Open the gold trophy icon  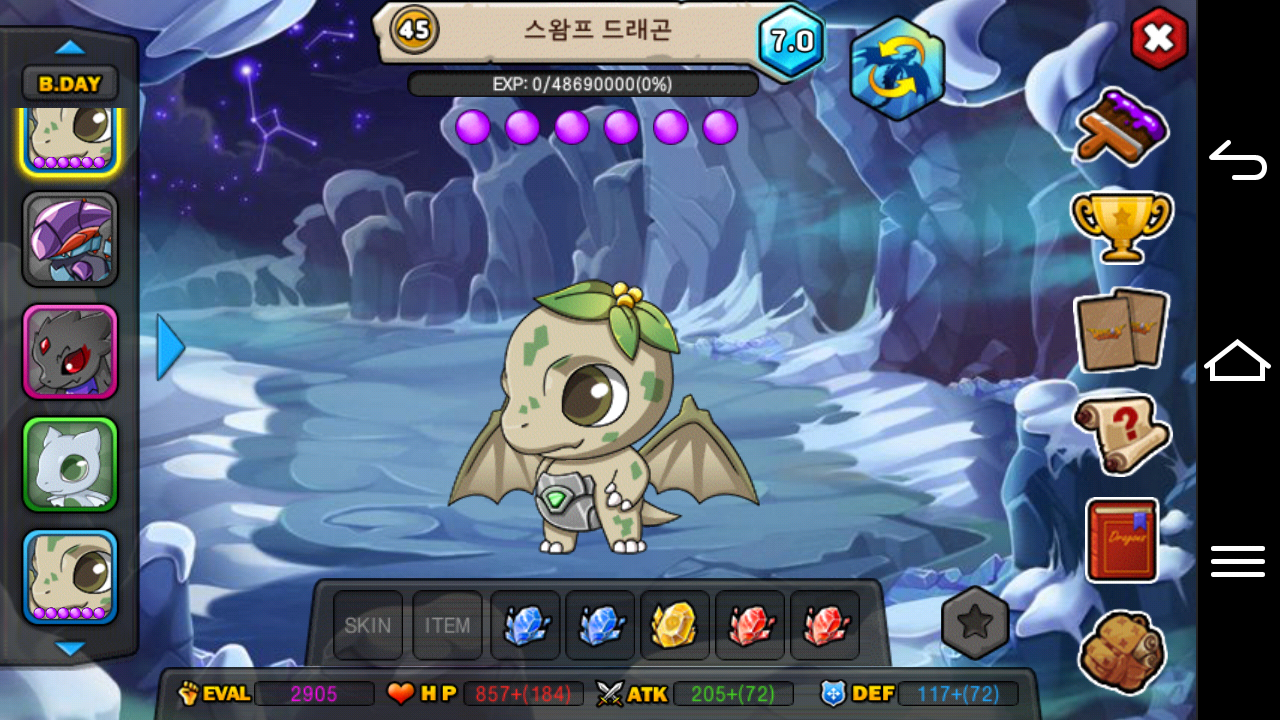1121,226
